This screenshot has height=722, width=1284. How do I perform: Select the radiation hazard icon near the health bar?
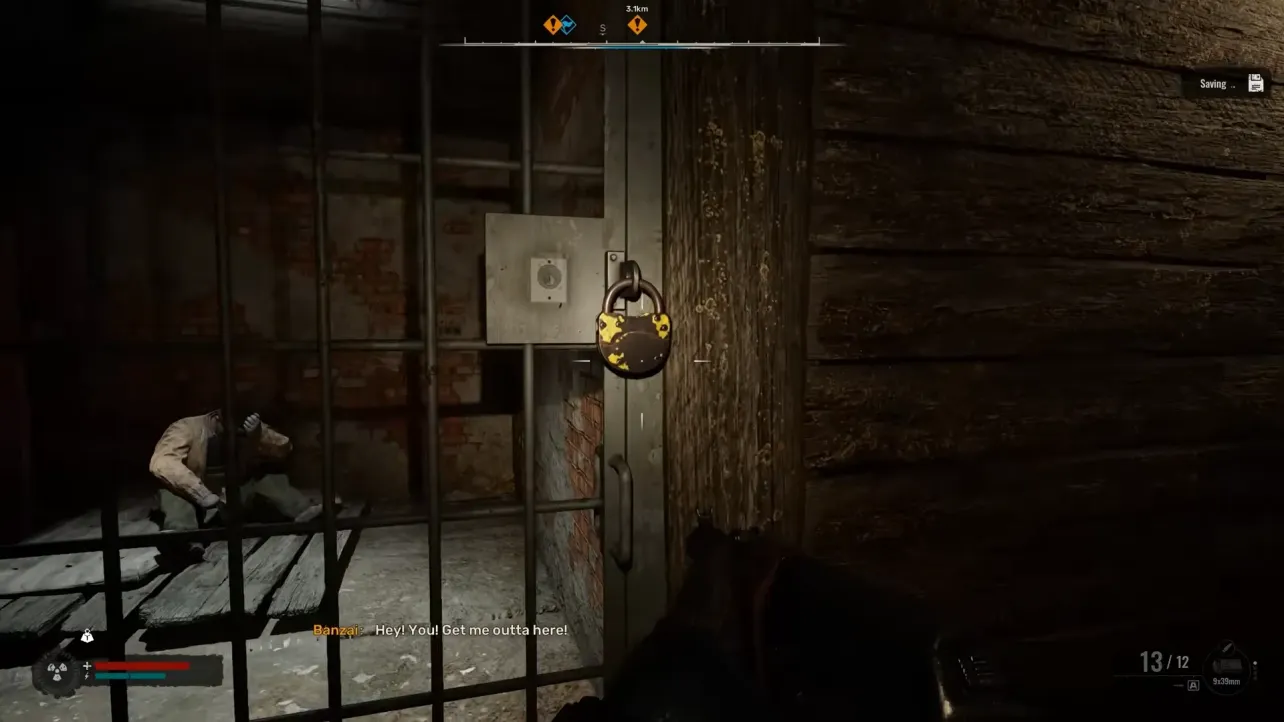56,670
